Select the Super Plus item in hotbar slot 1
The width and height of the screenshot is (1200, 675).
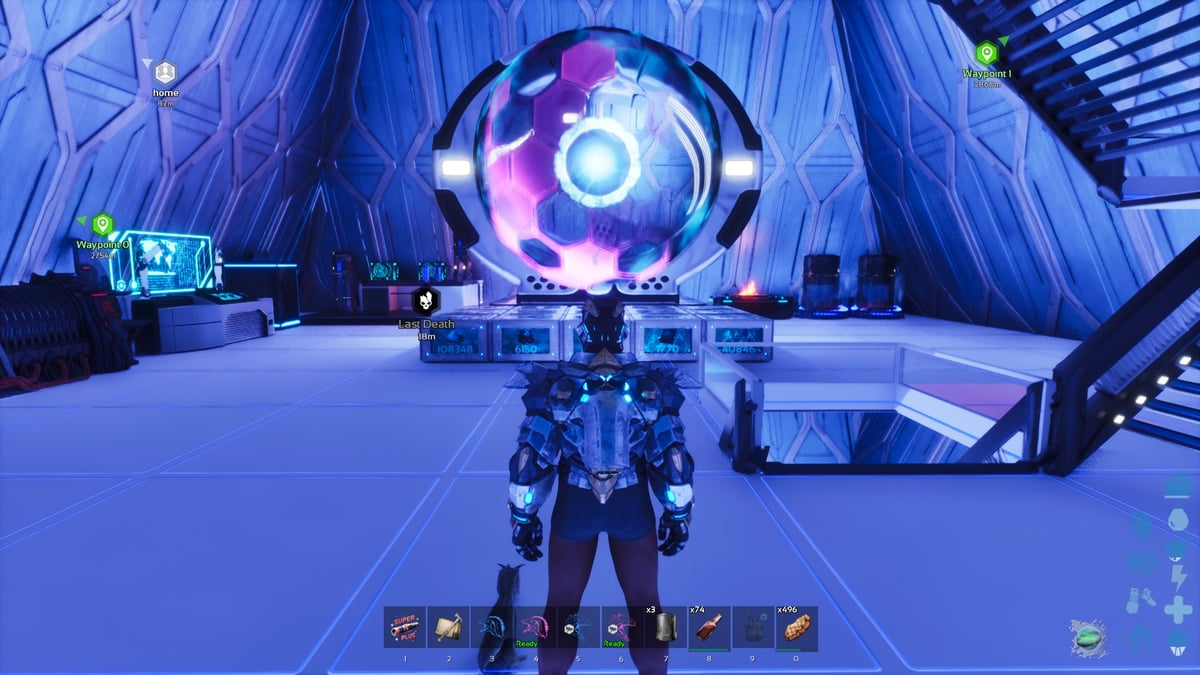(405, 627)
